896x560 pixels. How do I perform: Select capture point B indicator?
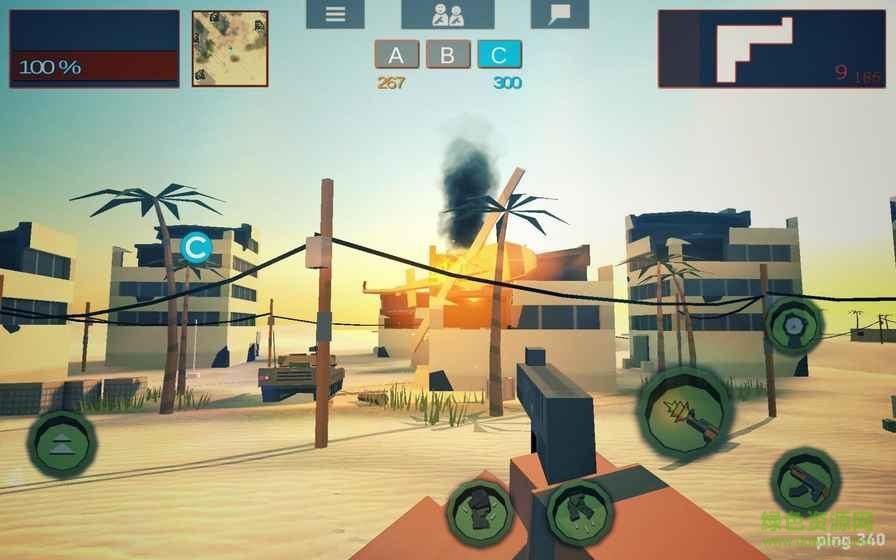(447, 55)
